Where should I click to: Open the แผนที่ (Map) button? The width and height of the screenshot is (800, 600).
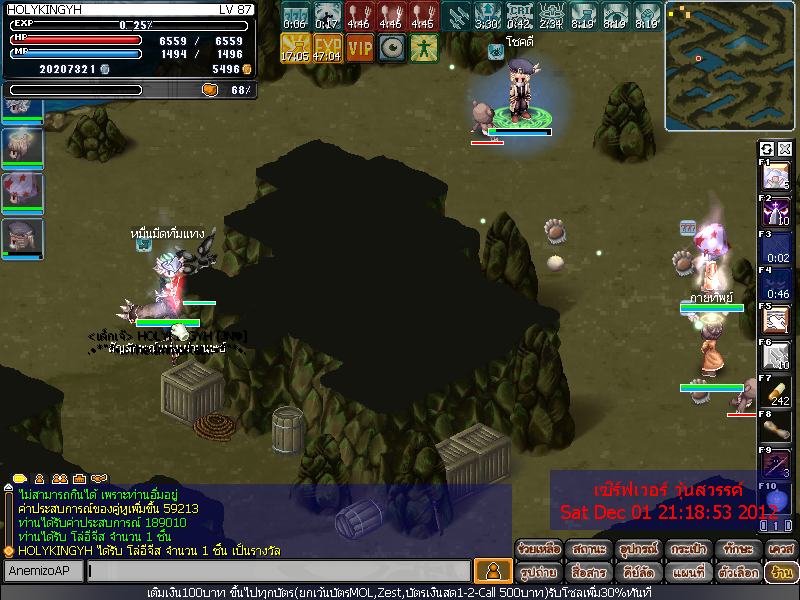(685, 572)
